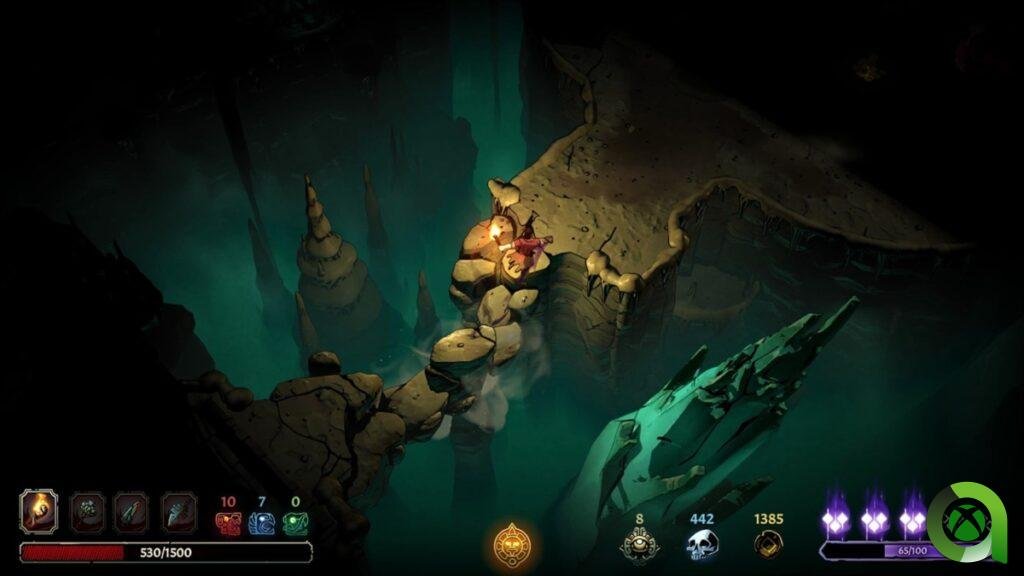
Task: Choose the green blade weapon slot
Action: coord(131,512)
